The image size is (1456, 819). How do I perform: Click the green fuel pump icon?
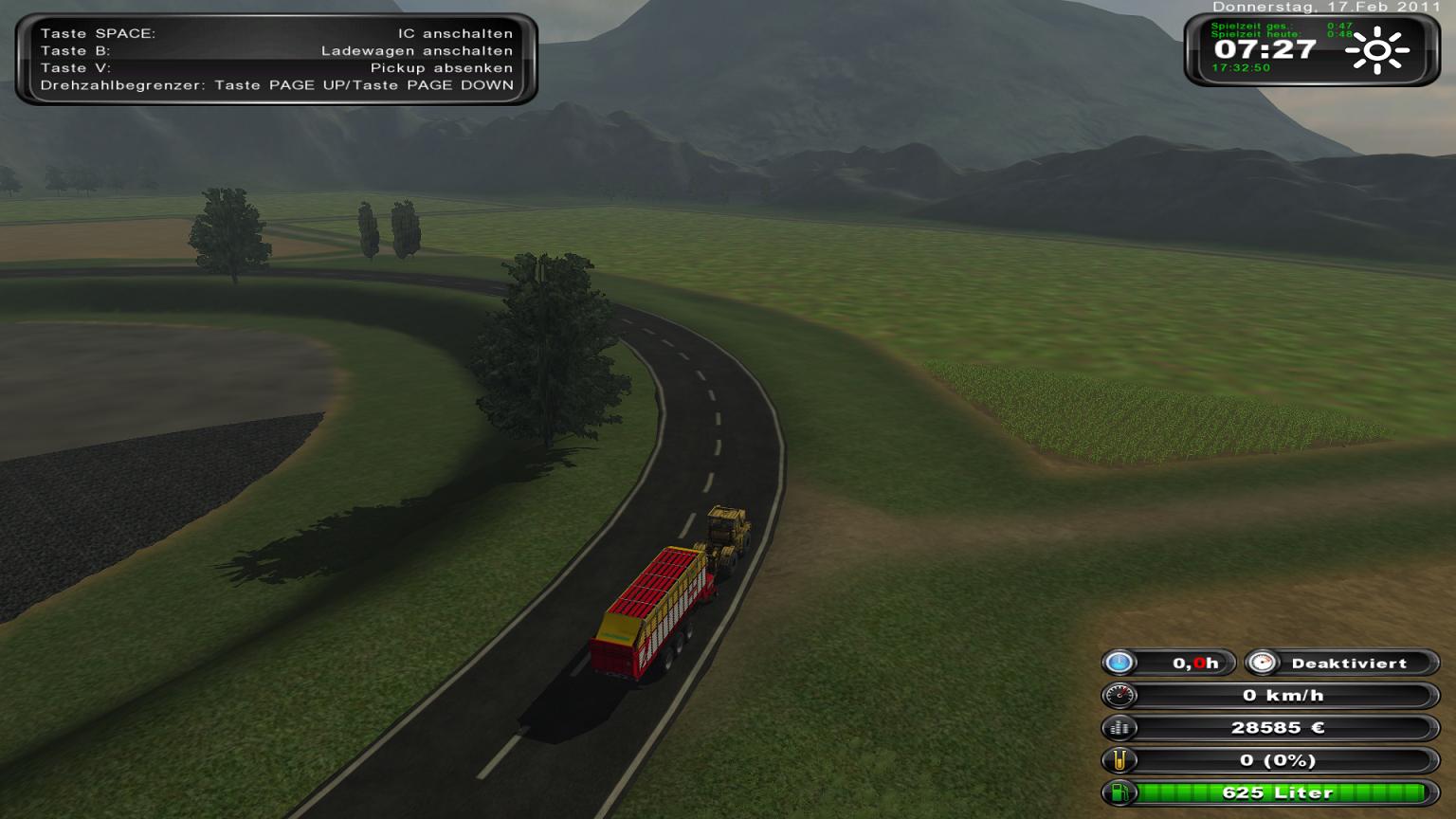point(1119,792)
